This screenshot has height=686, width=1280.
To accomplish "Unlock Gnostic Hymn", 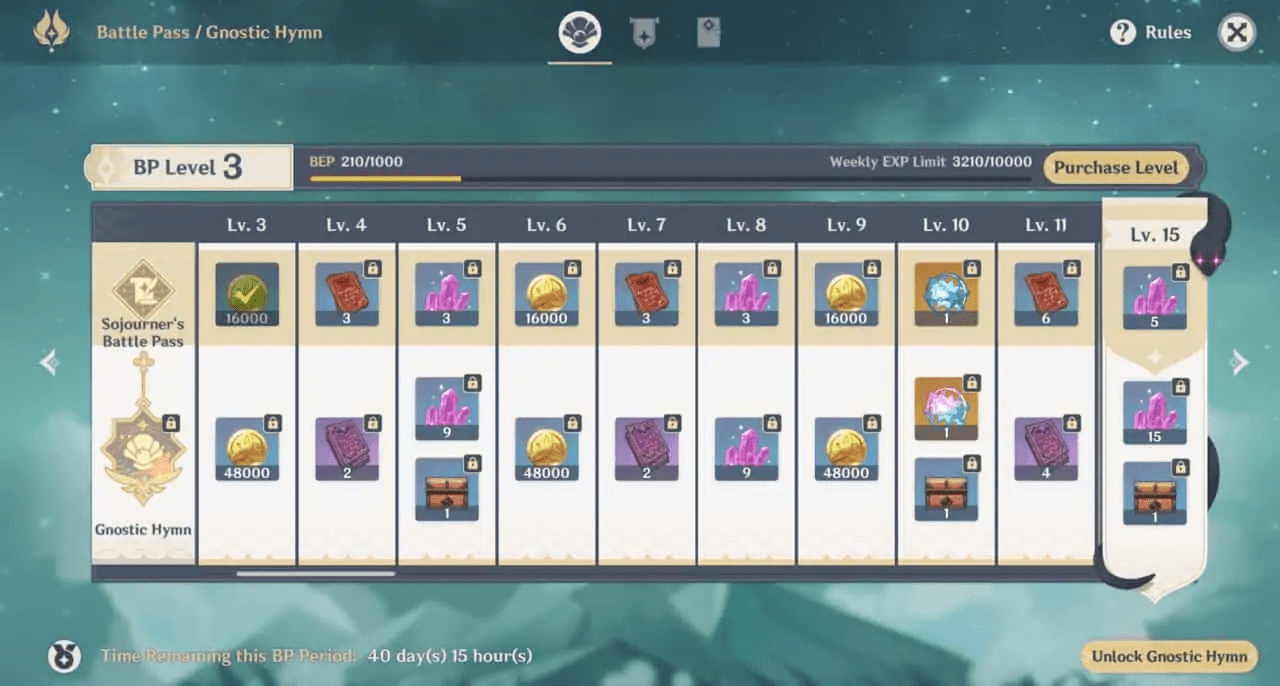I will point(1169,656).
